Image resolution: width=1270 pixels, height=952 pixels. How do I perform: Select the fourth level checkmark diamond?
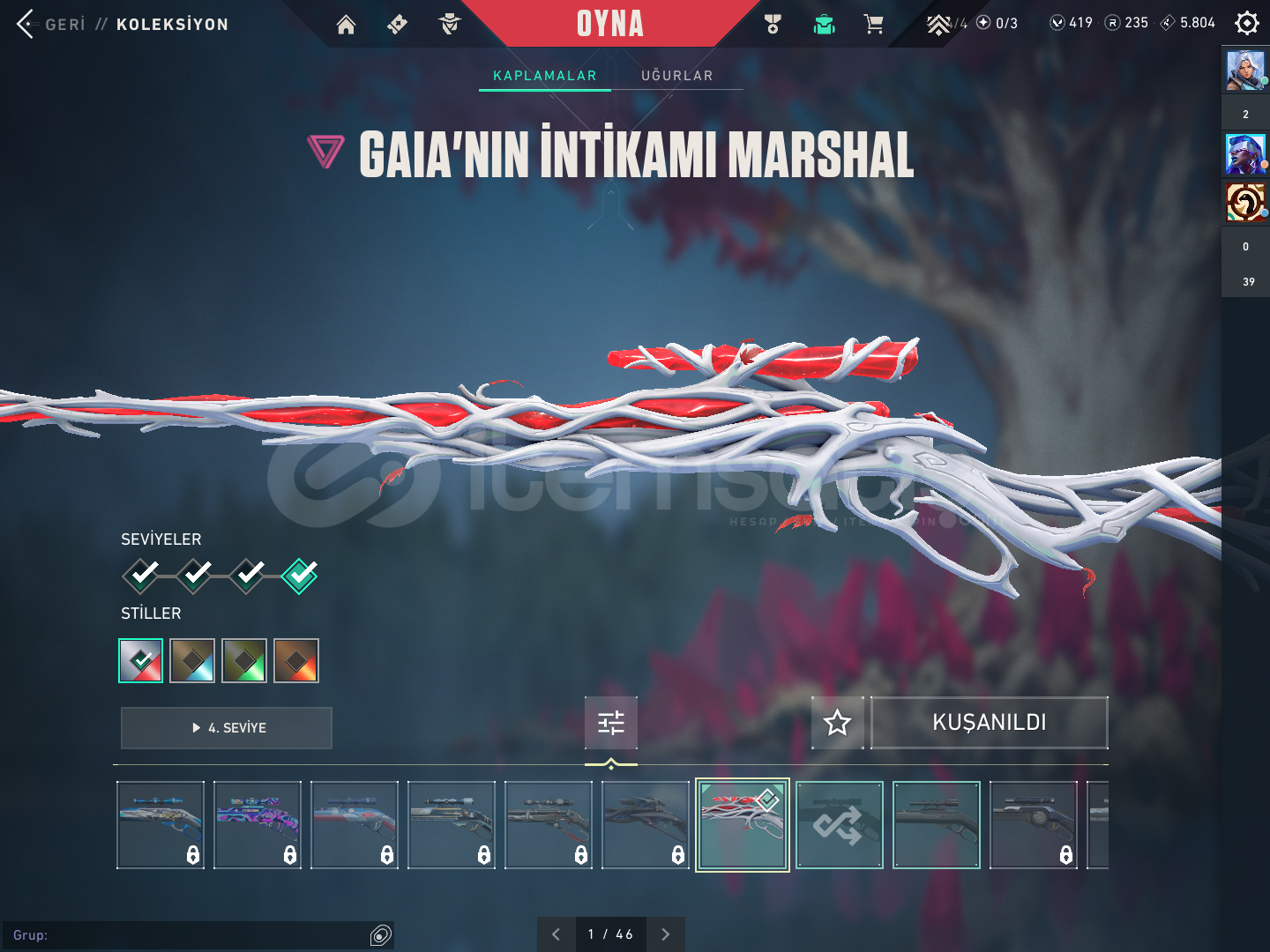[300, 576]
